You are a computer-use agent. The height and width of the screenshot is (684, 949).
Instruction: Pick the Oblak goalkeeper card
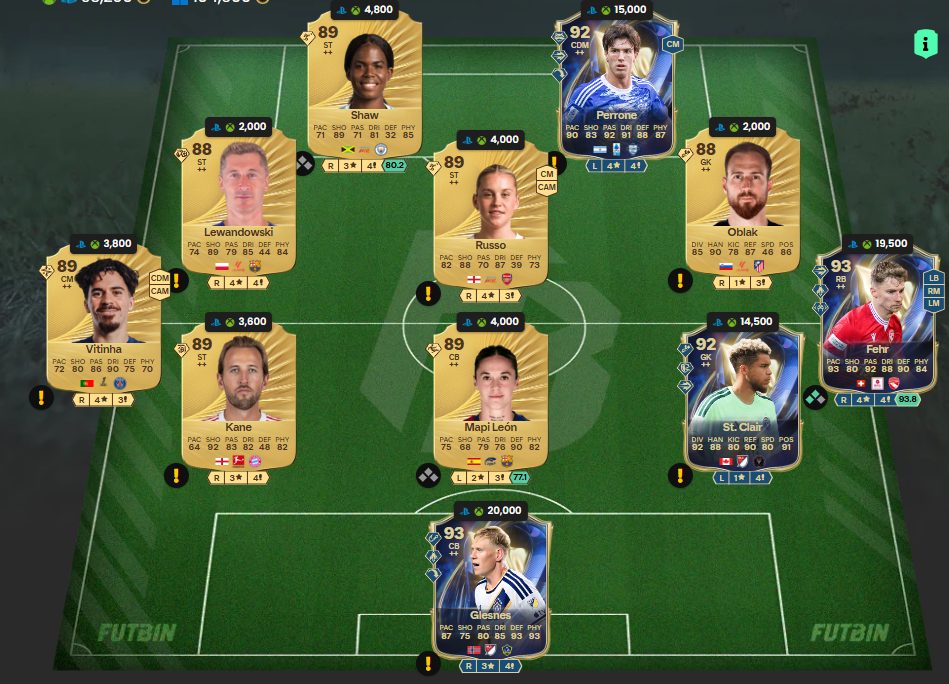pos(742,205)
